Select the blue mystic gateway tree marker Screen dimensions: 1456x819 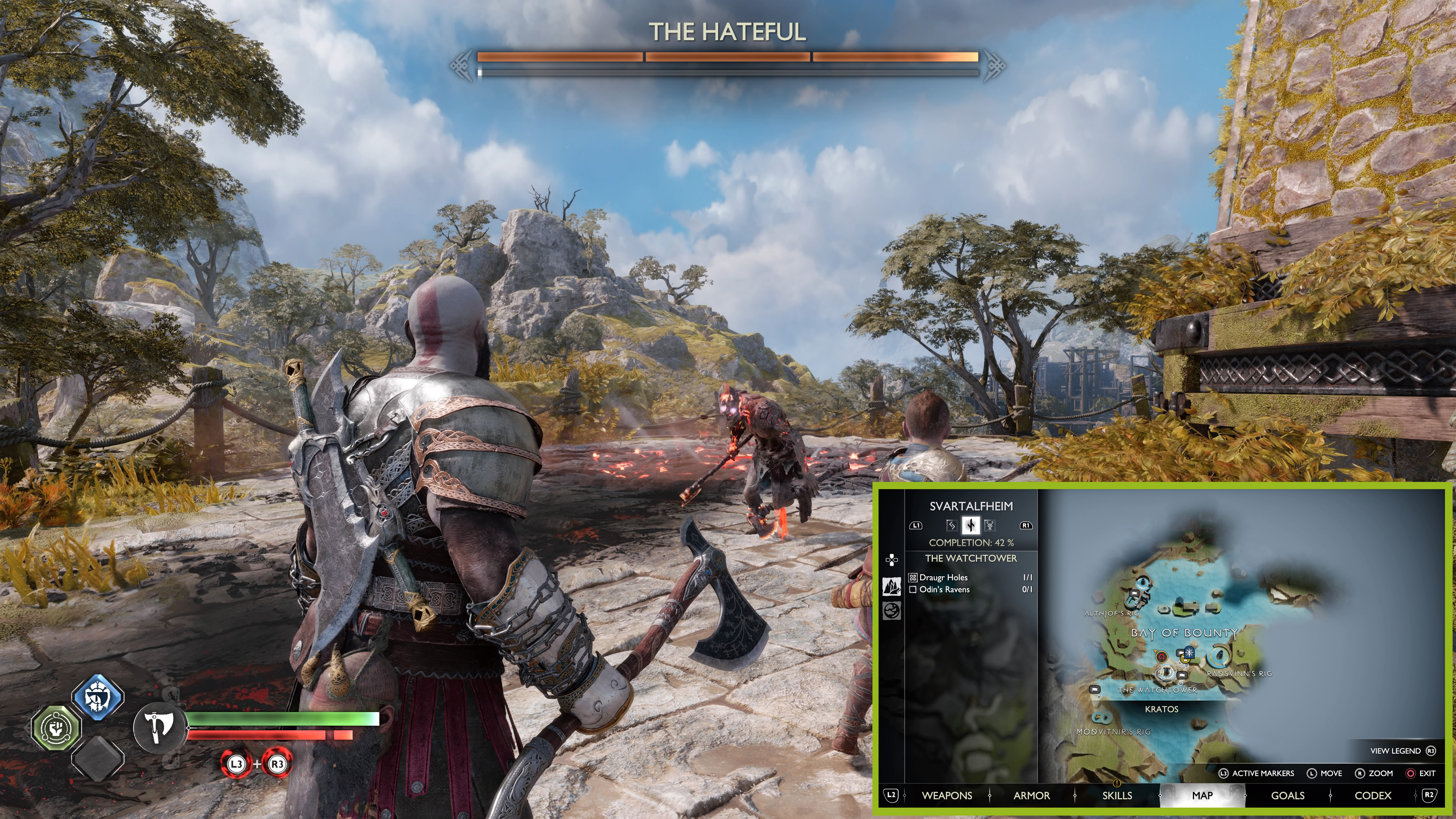(x=1189, y=653)
